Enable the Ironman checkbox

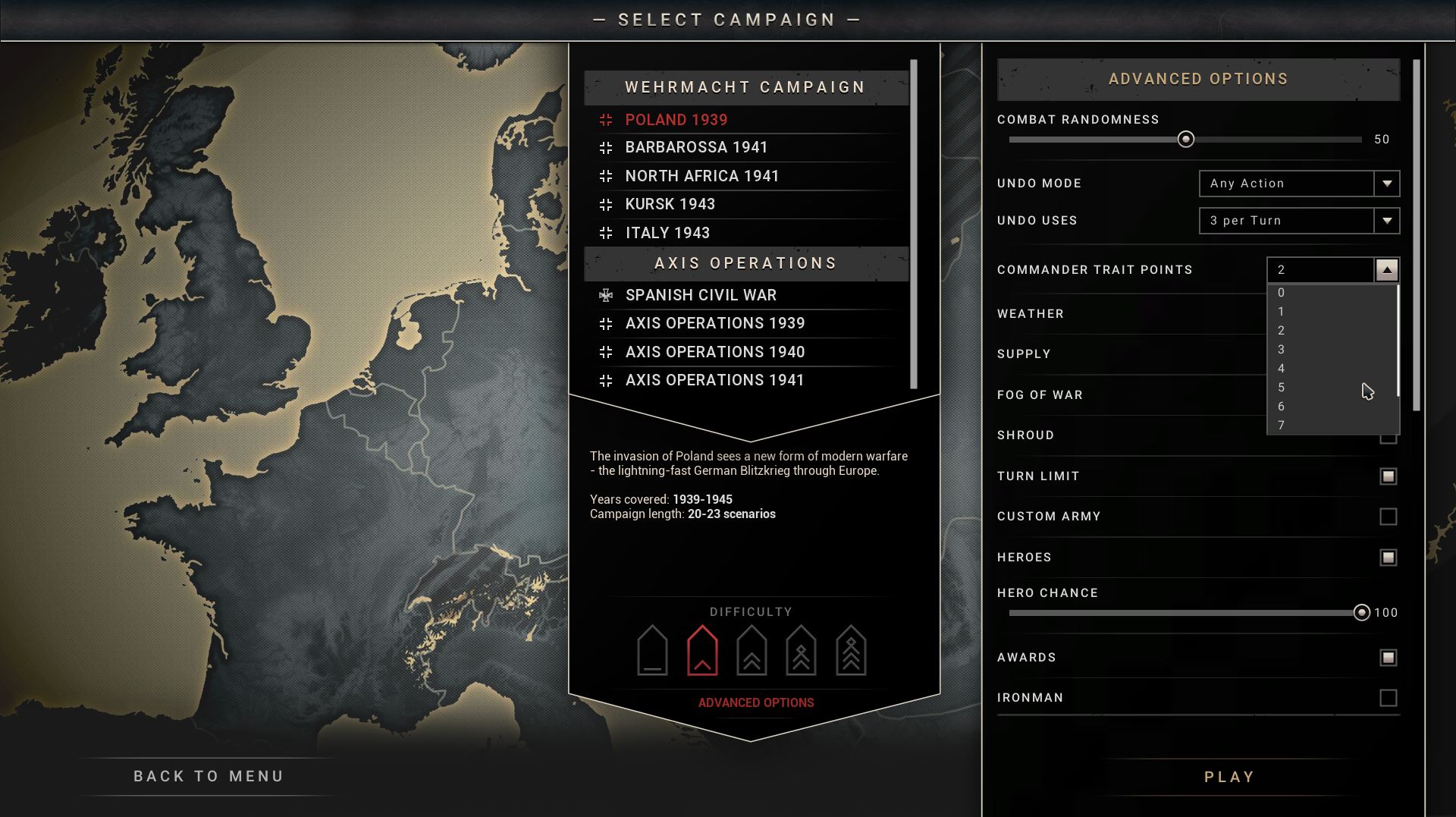pyautogui.click(x=1389, y=697)
